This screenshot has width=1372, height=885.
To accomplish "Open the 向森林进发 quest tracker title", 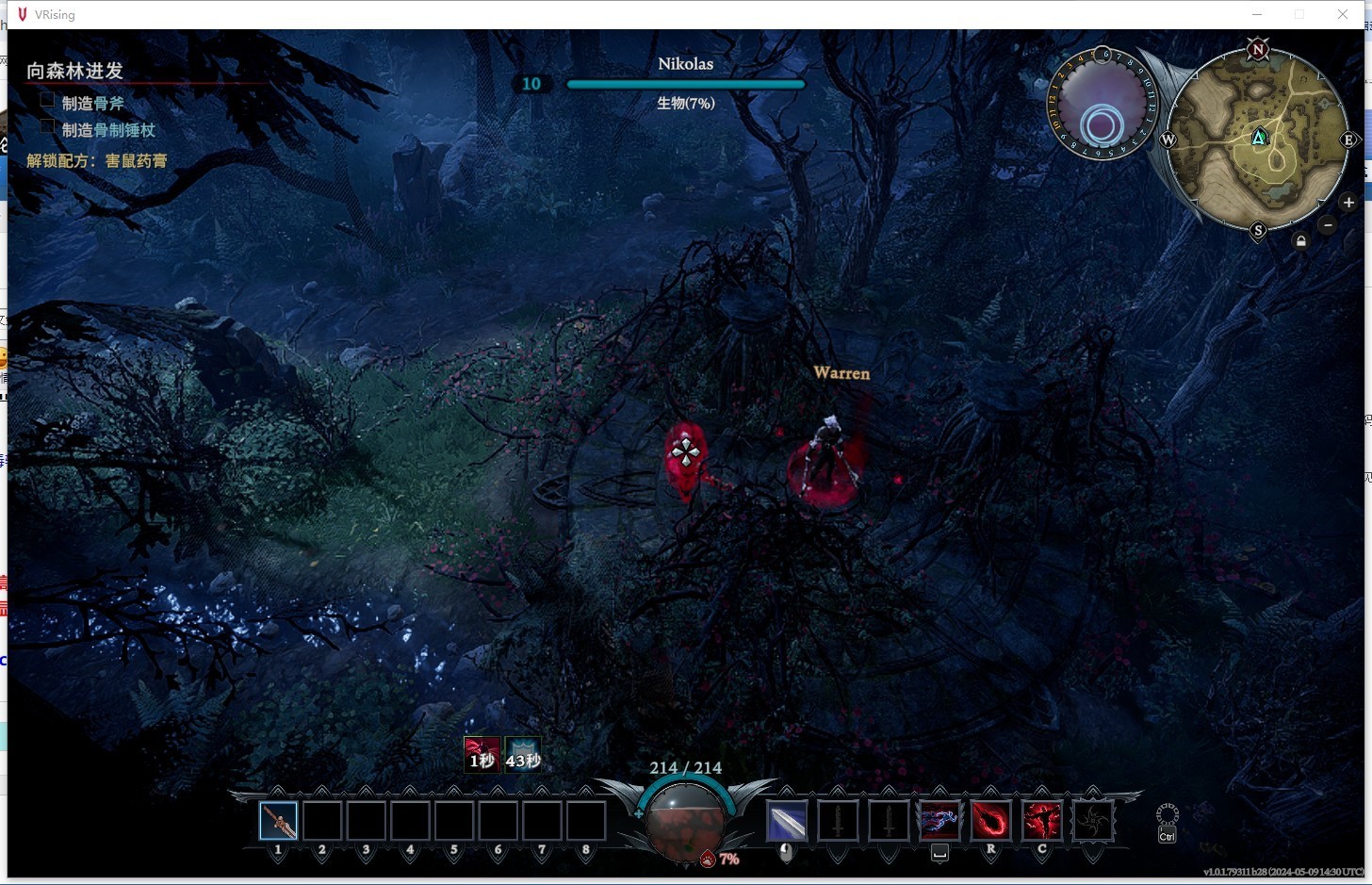I will [x=75, y=71].
